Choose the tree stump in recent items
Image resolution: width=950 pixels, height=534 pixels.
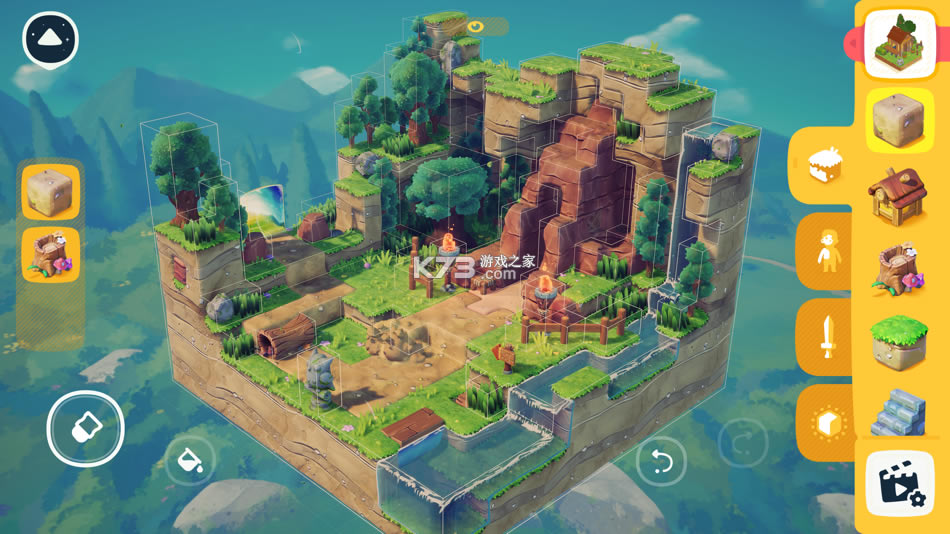coord(51,255)
